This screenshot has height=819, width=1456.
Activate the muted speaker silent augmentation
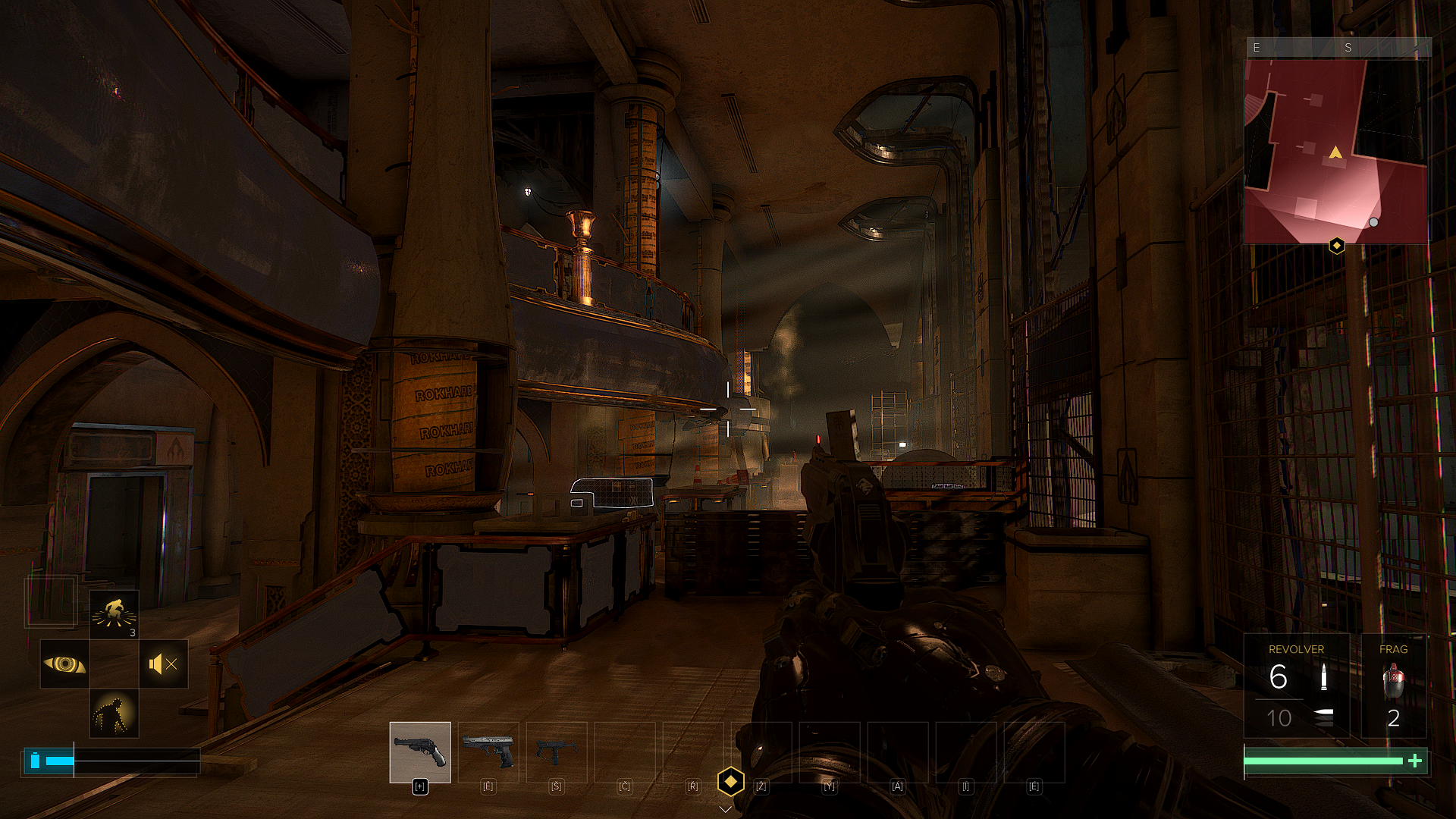point(163,664)
